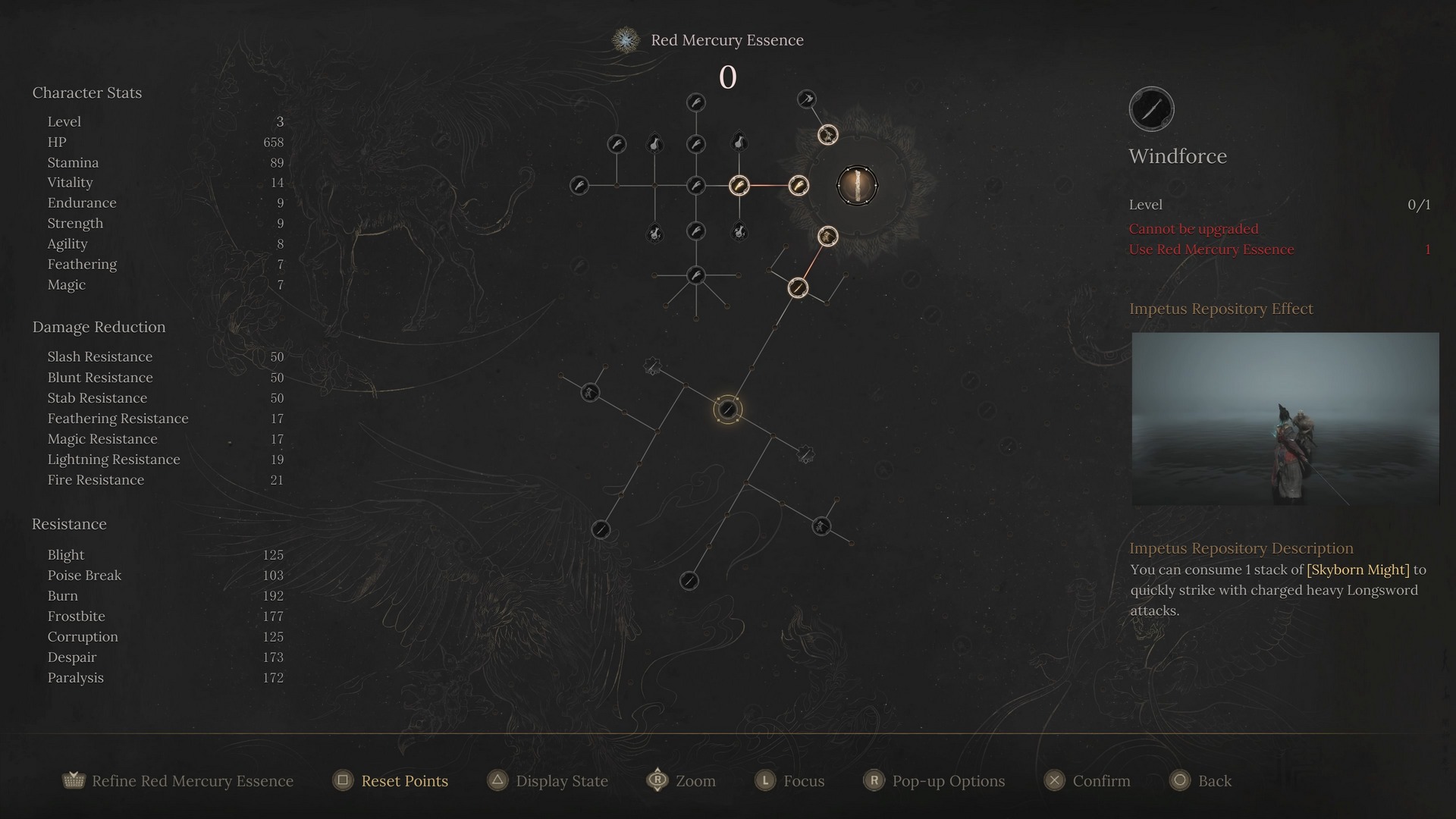Select the large central weapon node

pyautogui.click(x=857, y=186)
